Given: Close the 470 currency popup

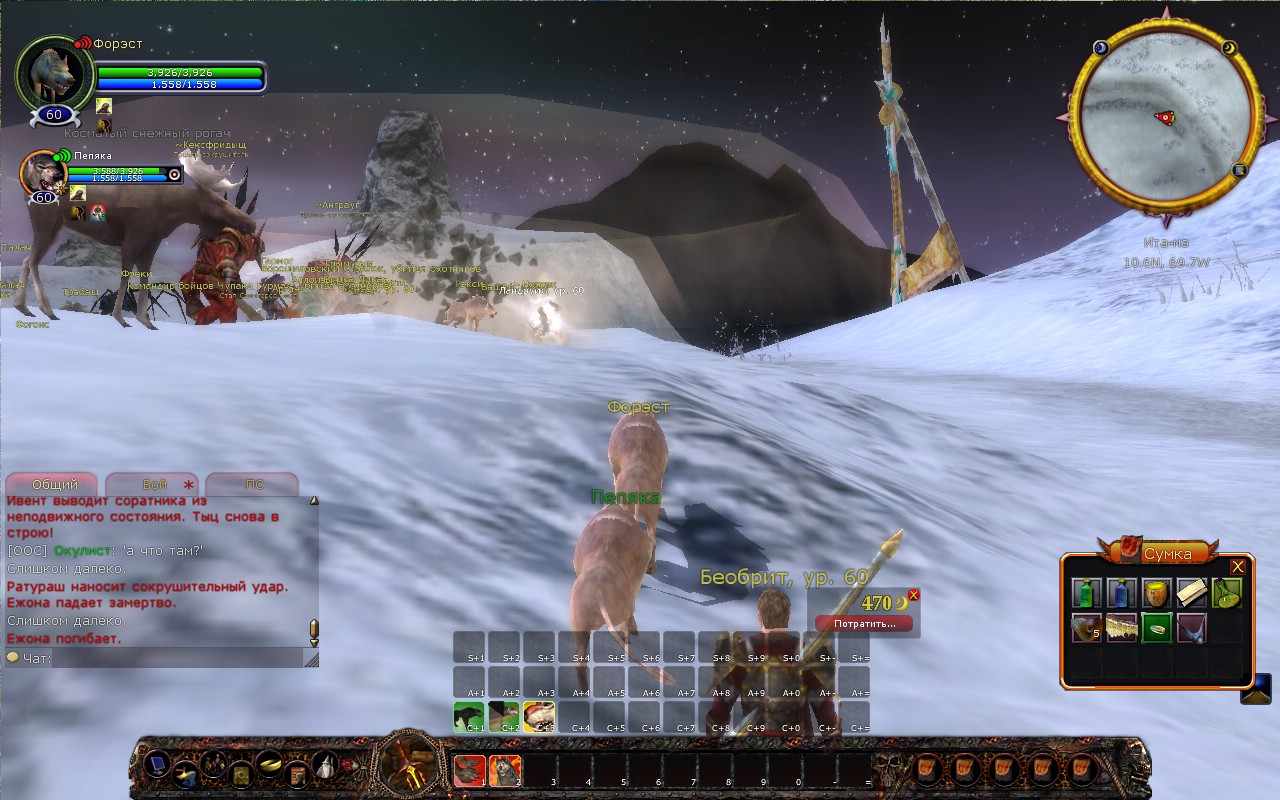Looking at the screenshot, I should 913,595.
